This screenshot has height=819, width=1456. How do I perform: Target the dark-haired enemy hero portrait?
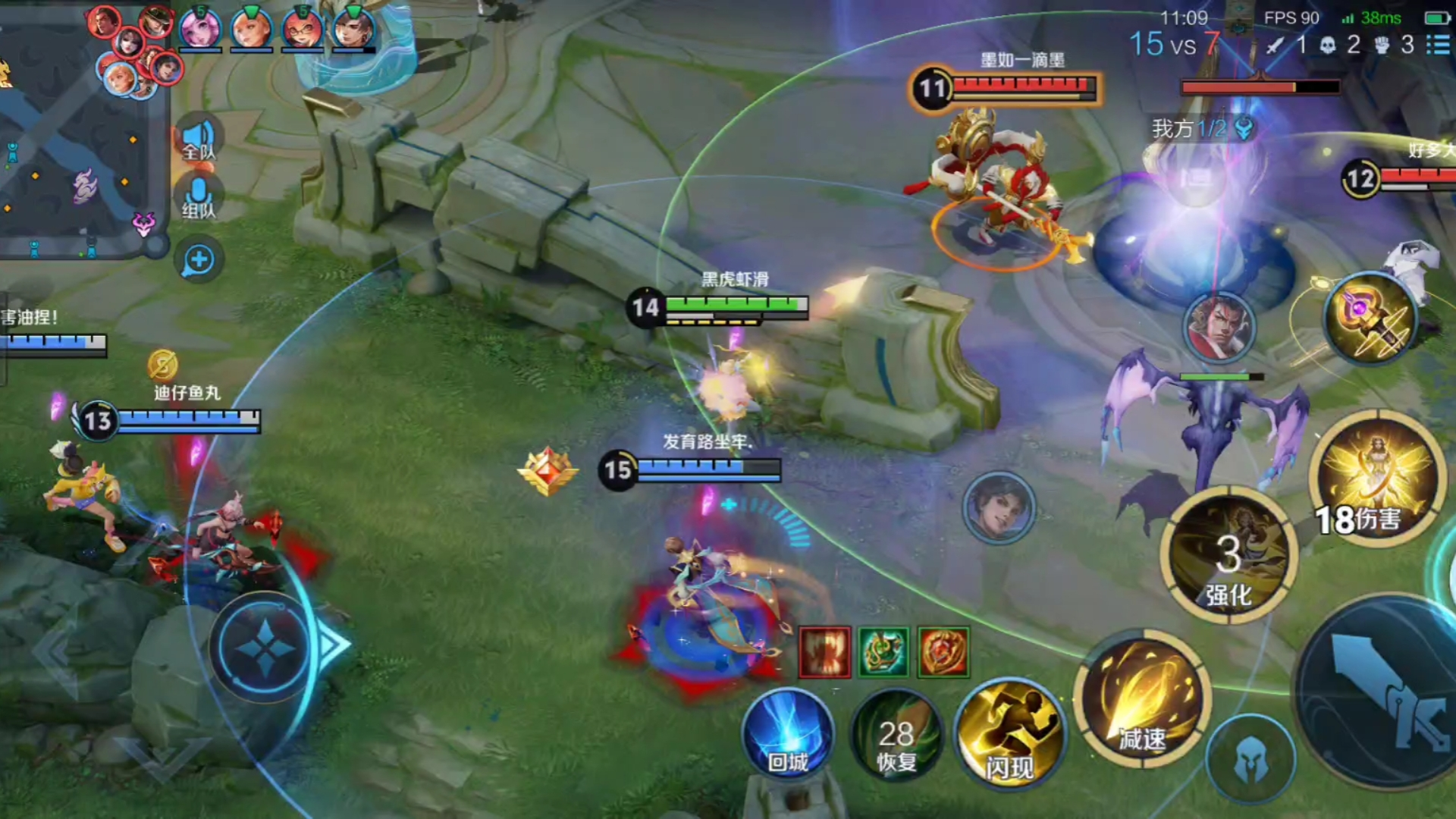pos(999,507)
